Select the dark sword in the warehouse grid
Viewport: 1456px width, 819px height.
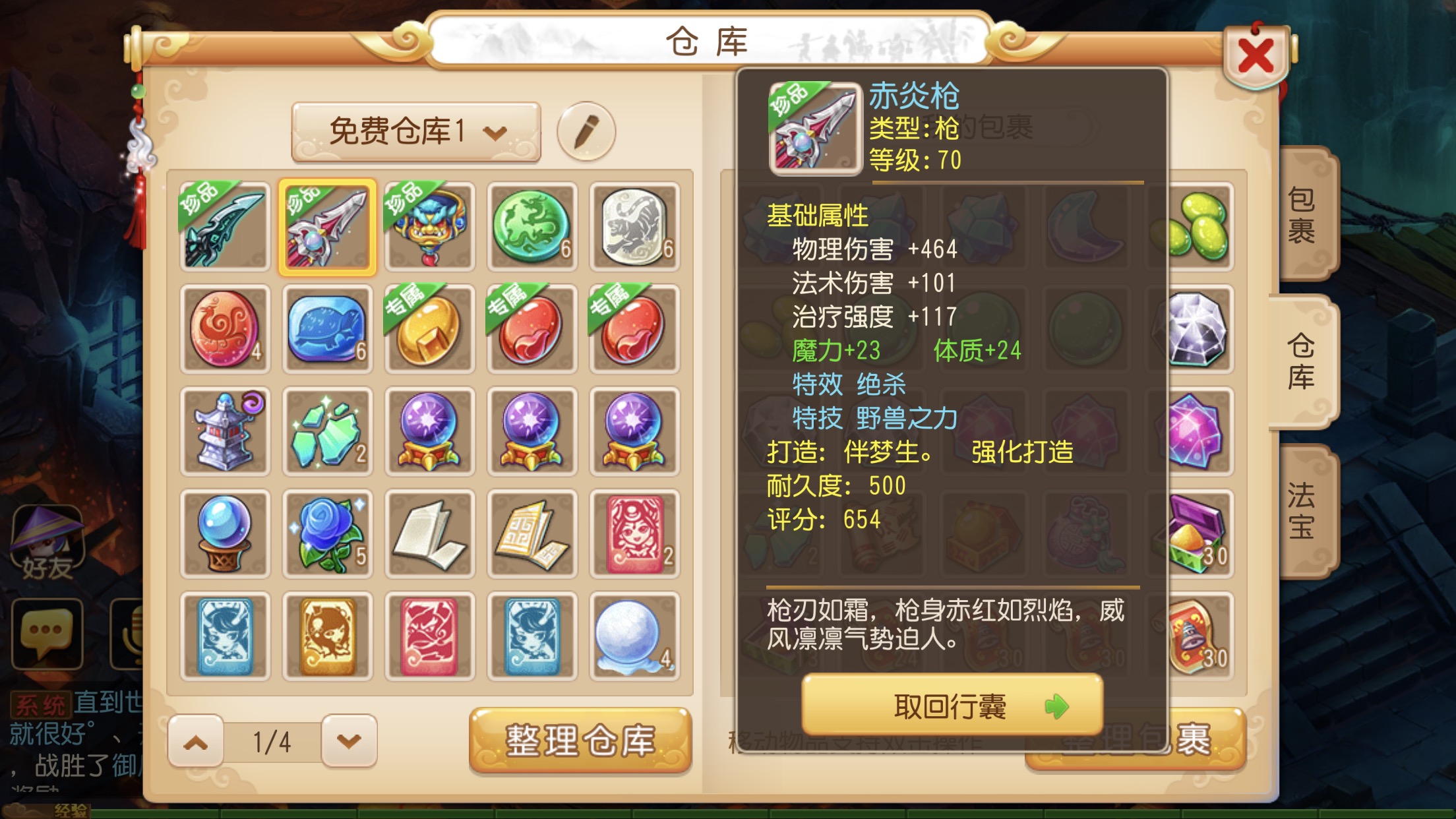point(225,225)
